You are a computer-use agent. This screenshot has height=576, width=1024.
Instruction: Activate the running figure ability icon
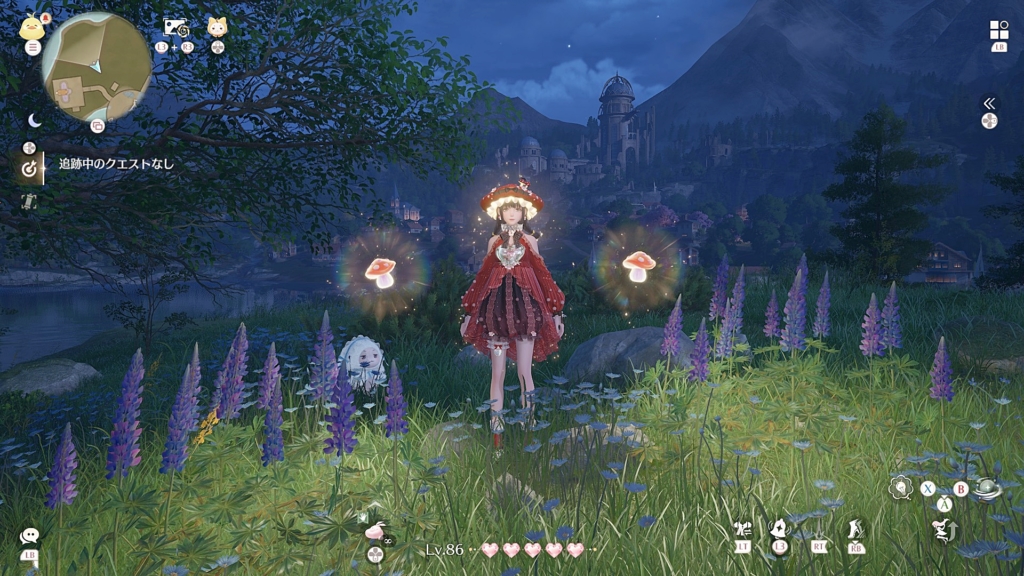856,528
